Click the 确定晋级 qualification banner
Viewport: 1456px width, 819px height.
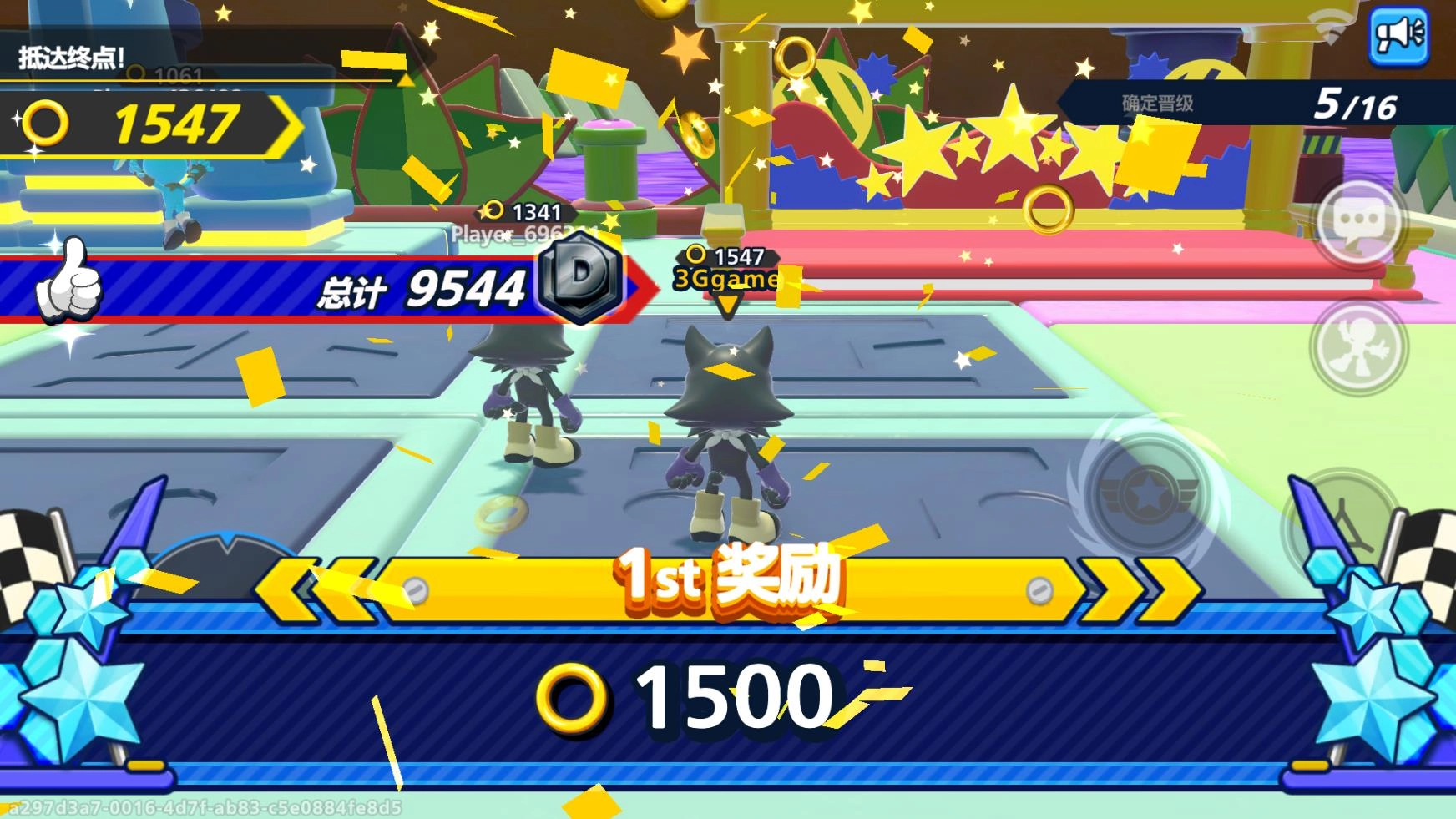coord(1155,103)
